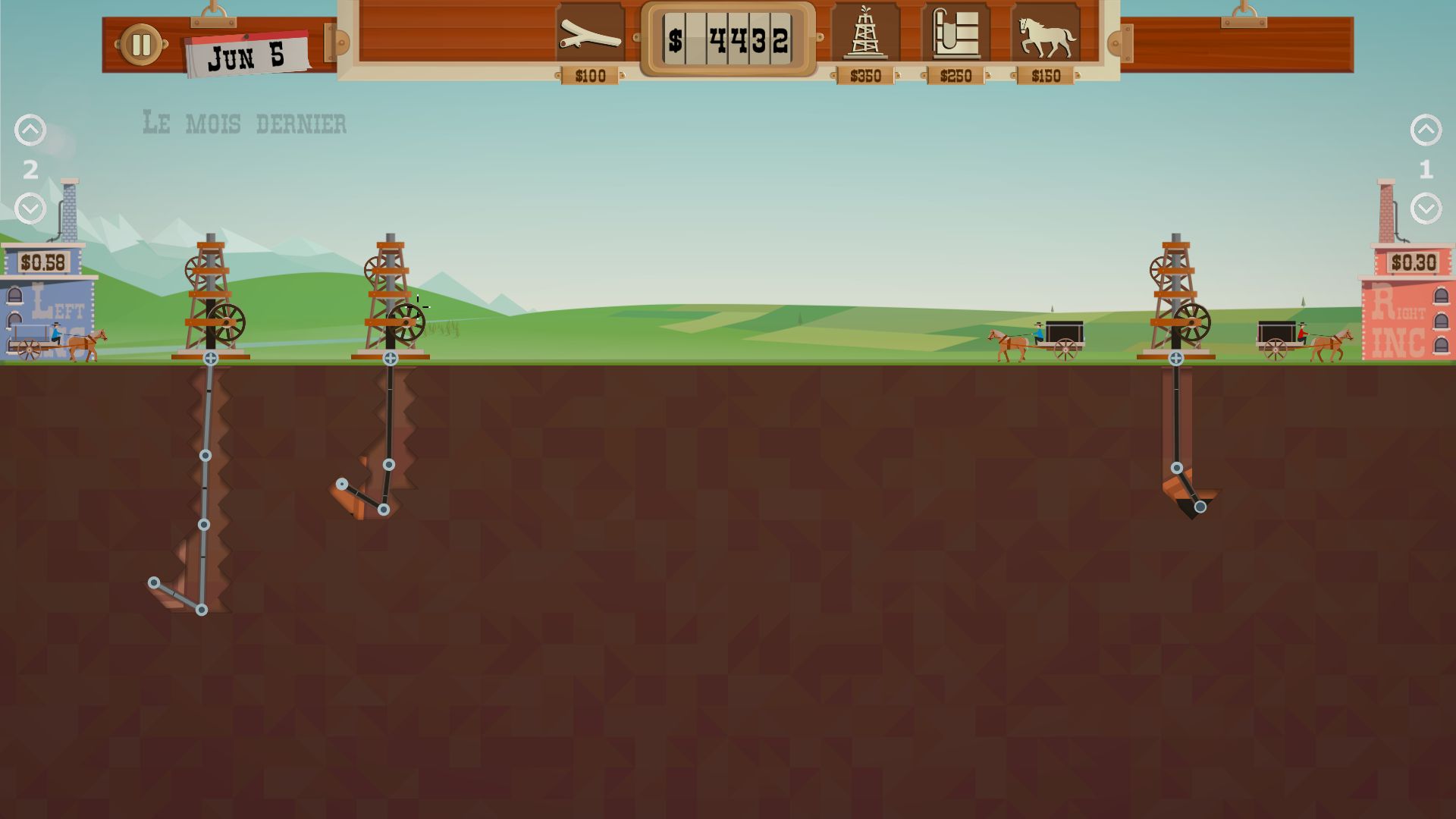Screen dimensions: 1456x819
Task: Purchase the $150 horse wagon
Action: tap(1046, 34)
